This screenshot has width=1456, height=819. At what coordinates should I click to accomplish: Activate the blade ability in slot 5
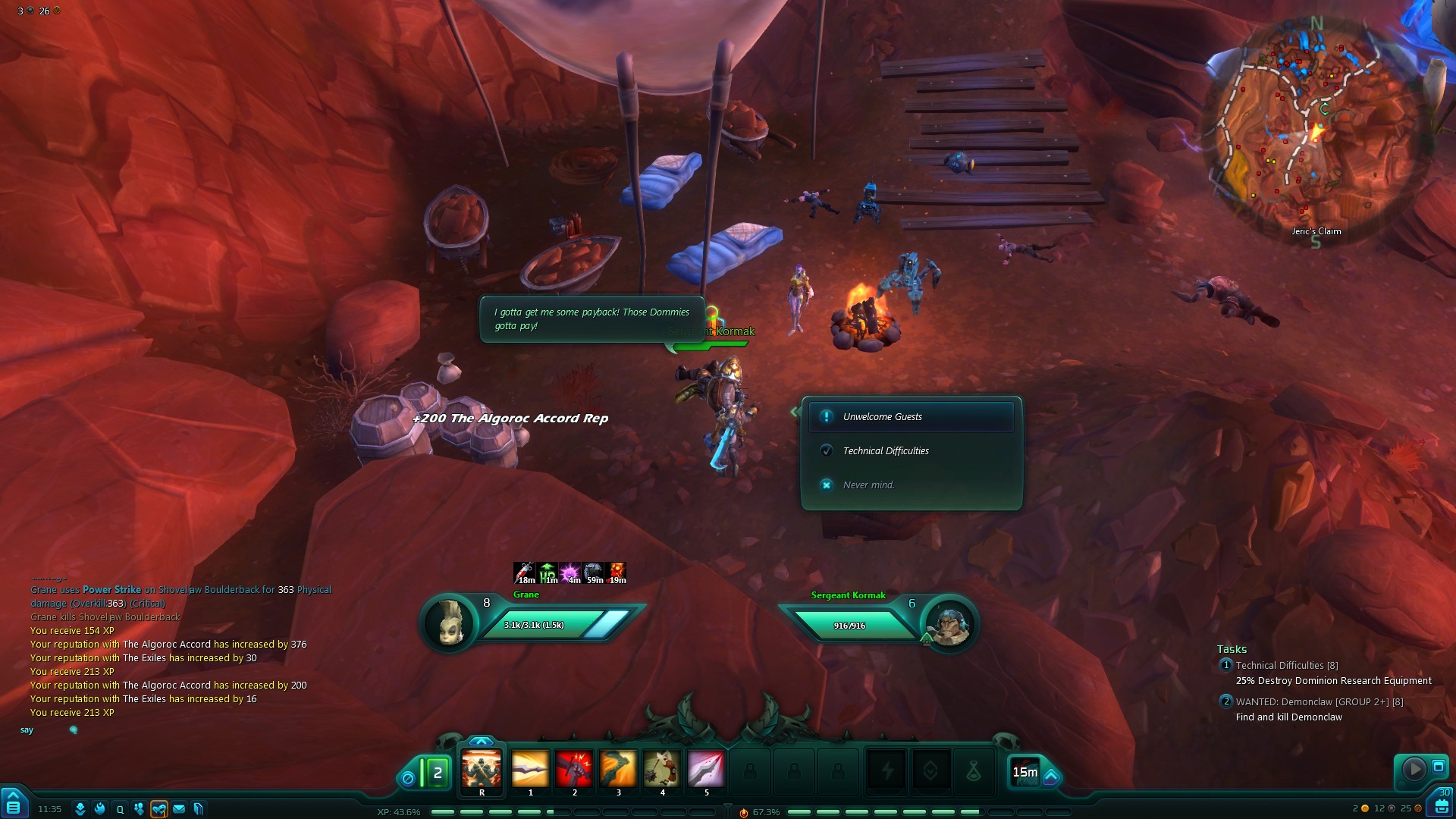[706, 770]
